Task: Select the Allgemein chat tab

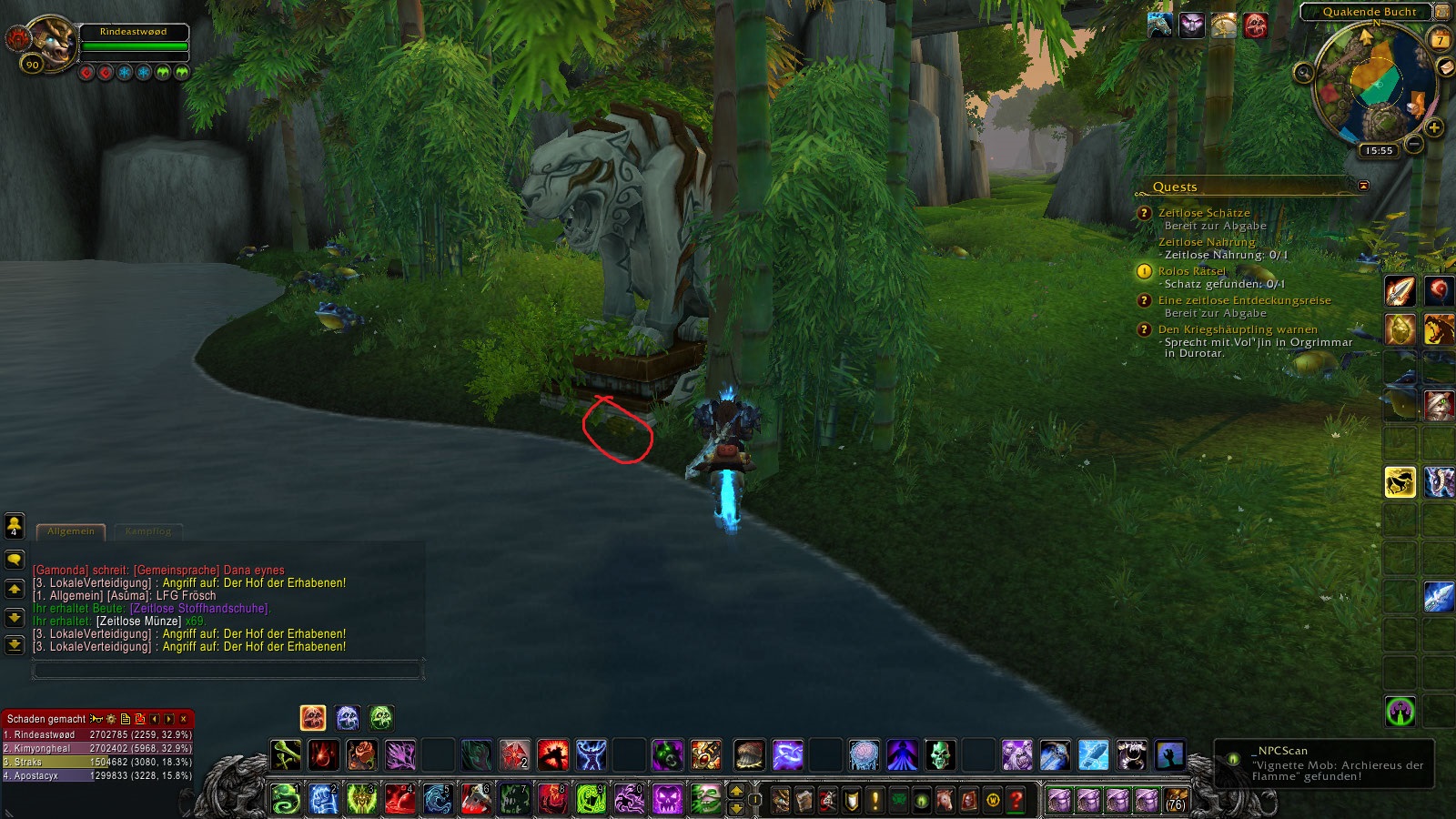Action: [71, 531]
